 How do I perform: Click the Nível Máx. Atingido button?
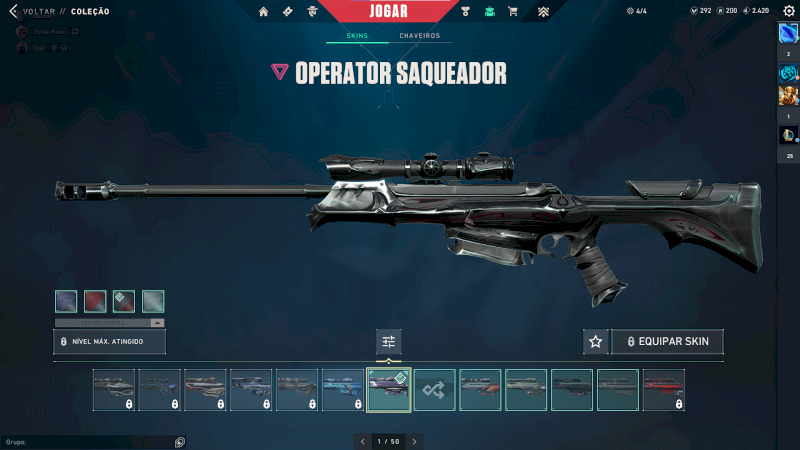point(109,342)
